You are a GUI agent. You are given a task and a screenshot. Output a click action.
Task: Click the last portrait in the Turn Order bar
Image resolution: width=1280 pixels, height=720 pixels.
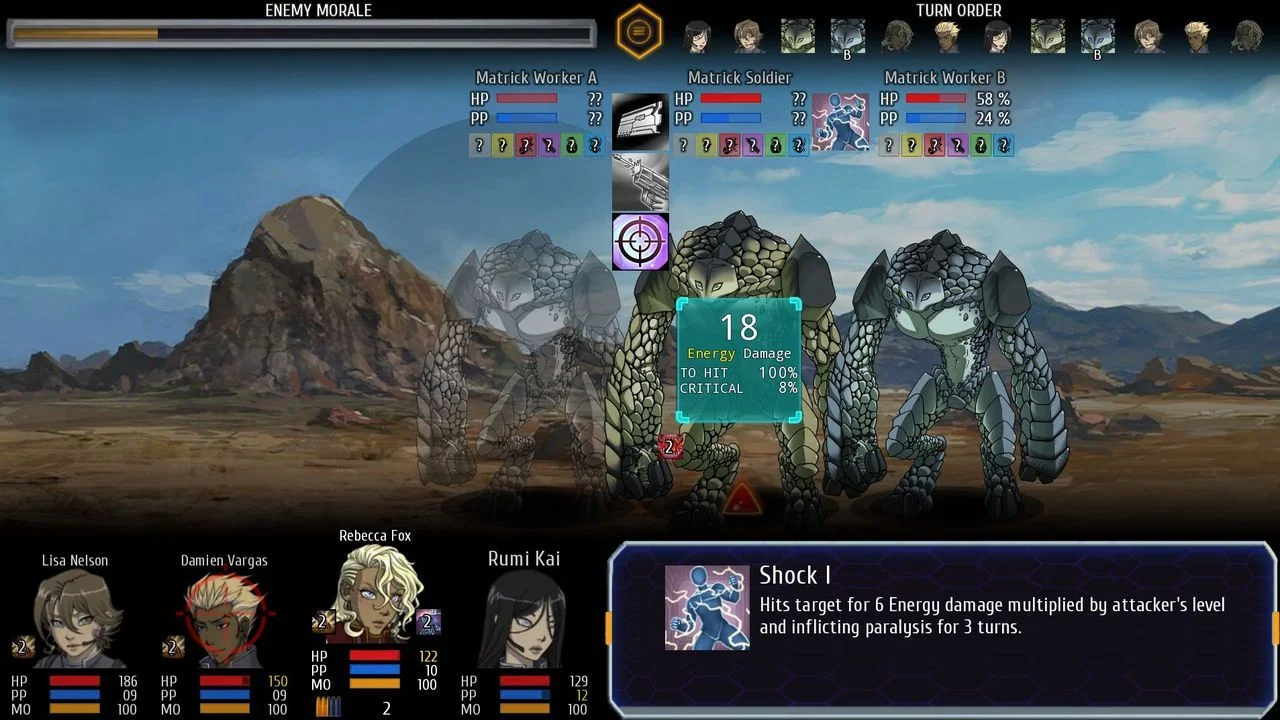[1246, 34]
